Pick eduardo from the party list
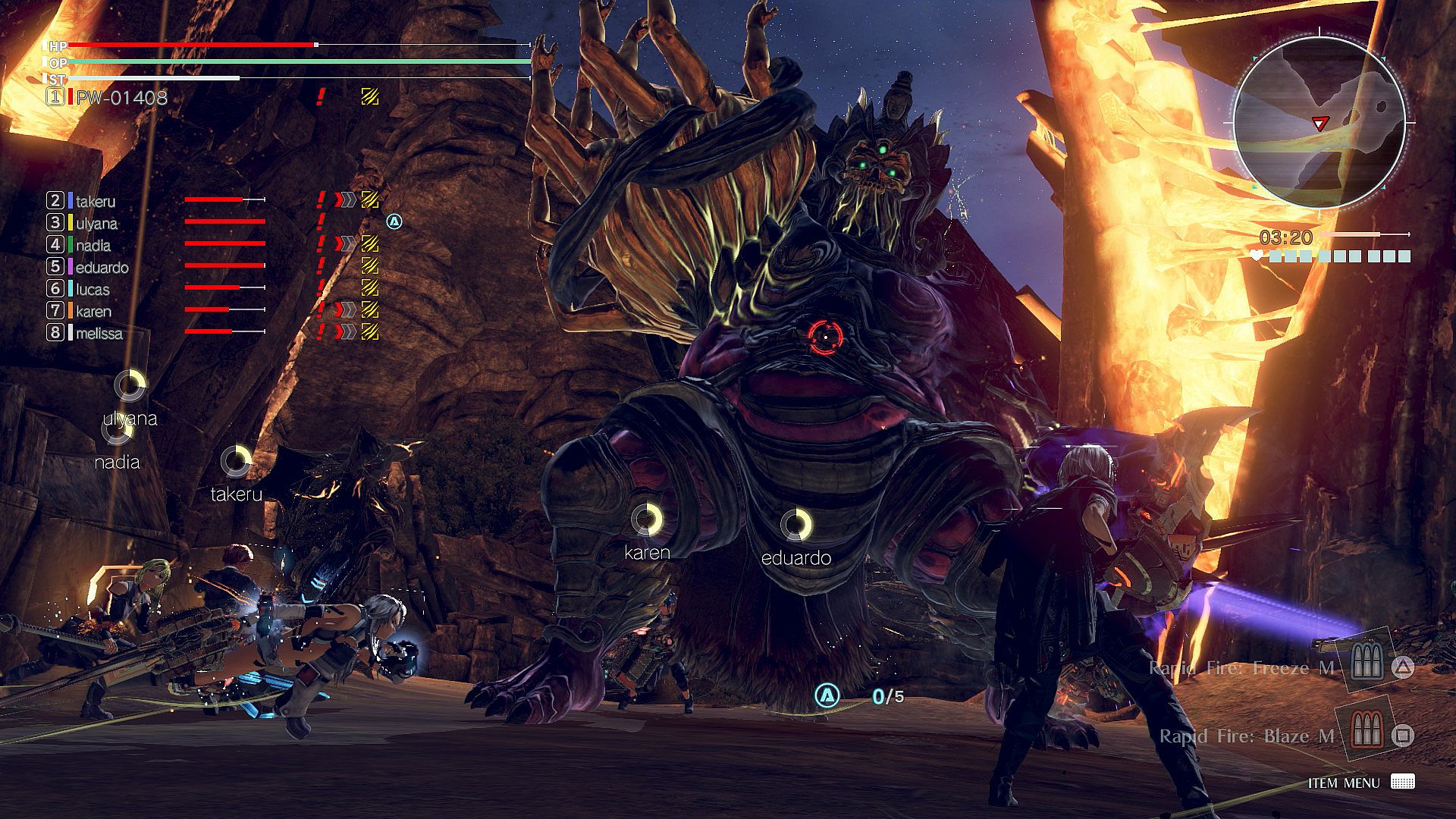Screen dimensions: 1456x819 point(102,267)
